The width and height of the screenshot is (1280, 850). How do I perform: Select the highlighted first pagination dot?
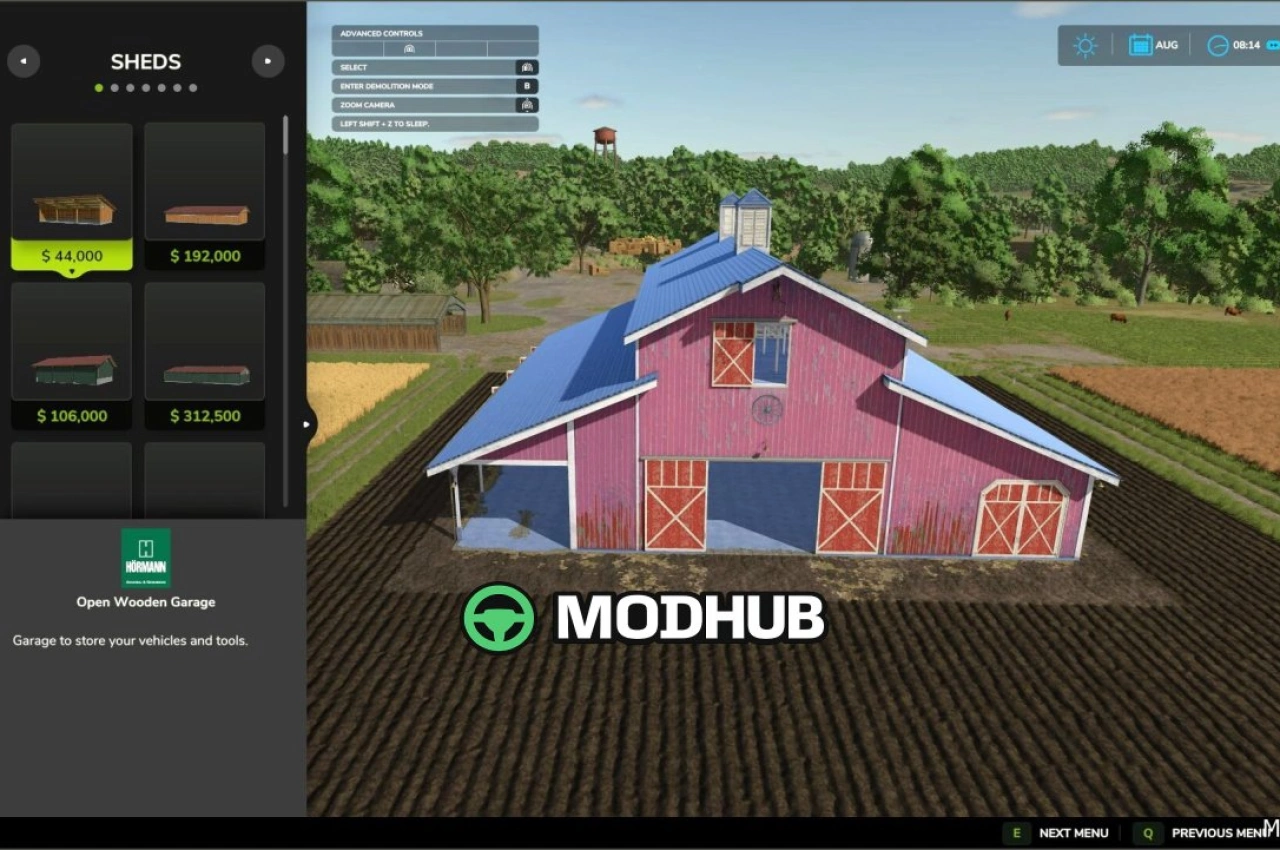click(x=99, y=88)
